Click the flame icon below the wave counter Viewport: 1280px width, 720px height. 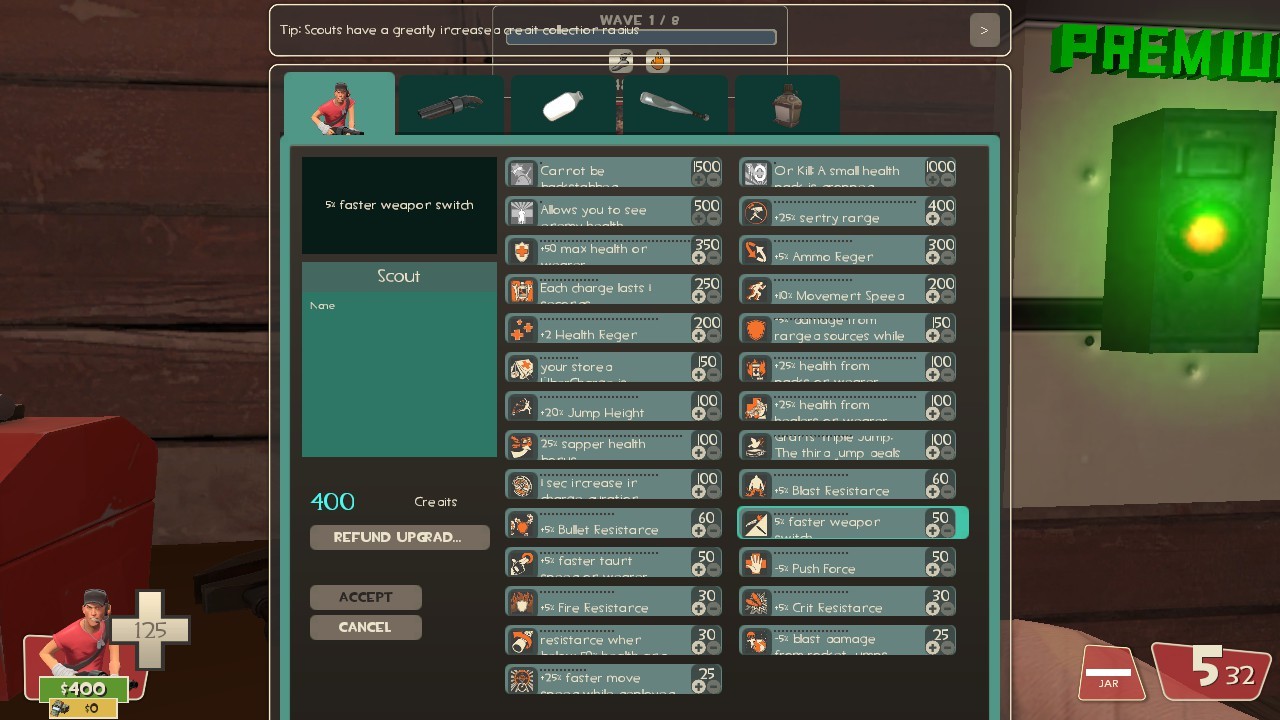[658, 60]
